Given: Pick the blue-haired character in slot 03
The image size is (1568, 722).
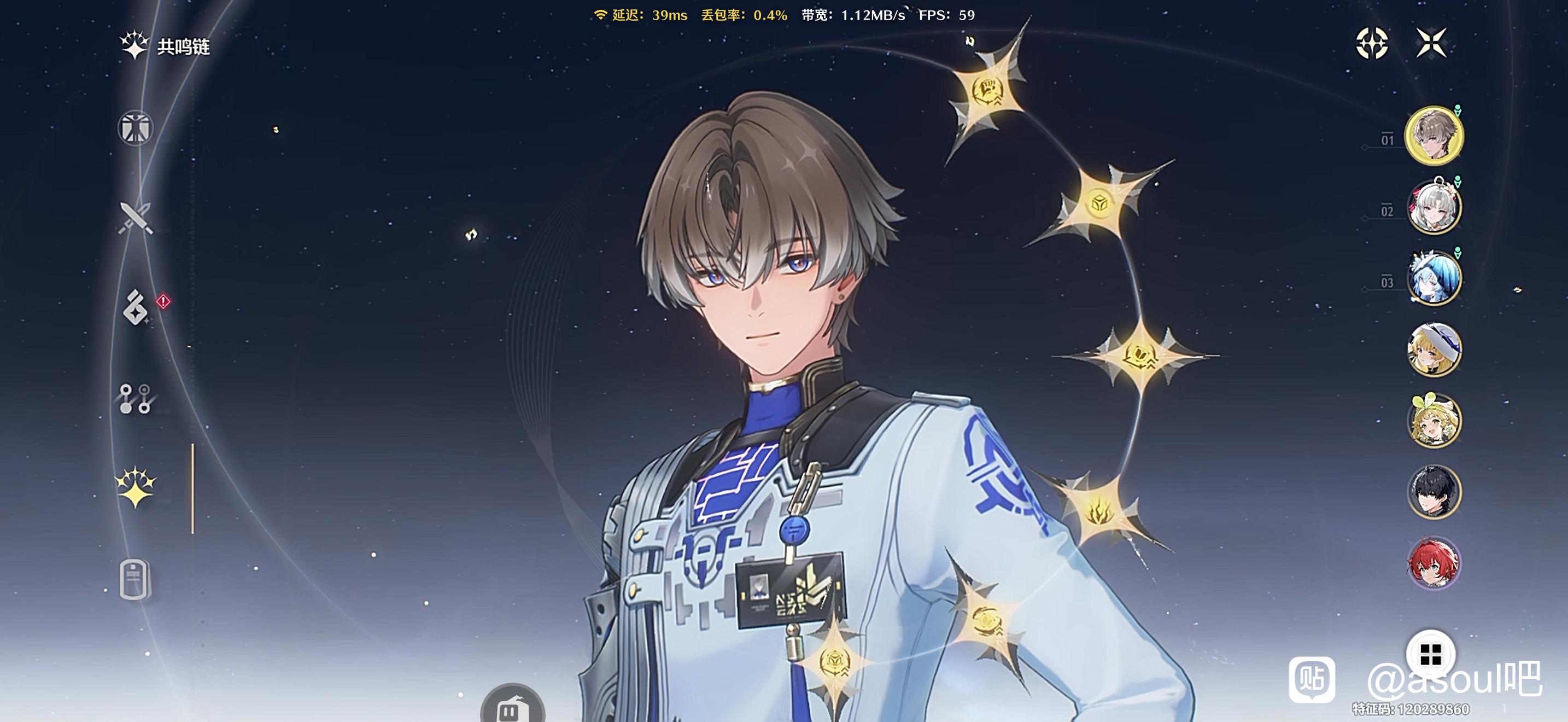Looking at the screenshot, I should click(1434, 278).
